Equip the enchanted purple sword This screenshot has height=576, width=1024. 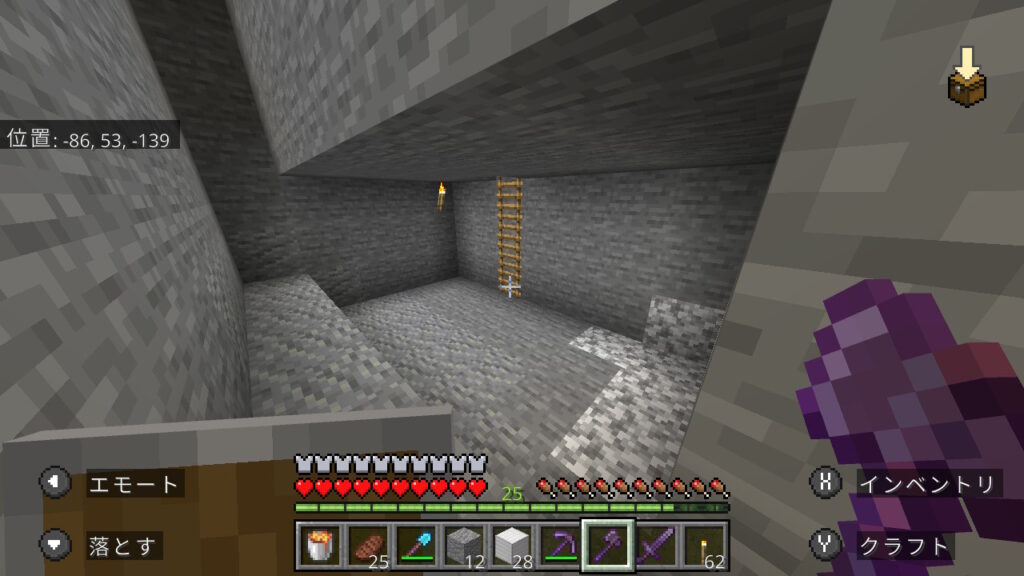coord(656,546)
